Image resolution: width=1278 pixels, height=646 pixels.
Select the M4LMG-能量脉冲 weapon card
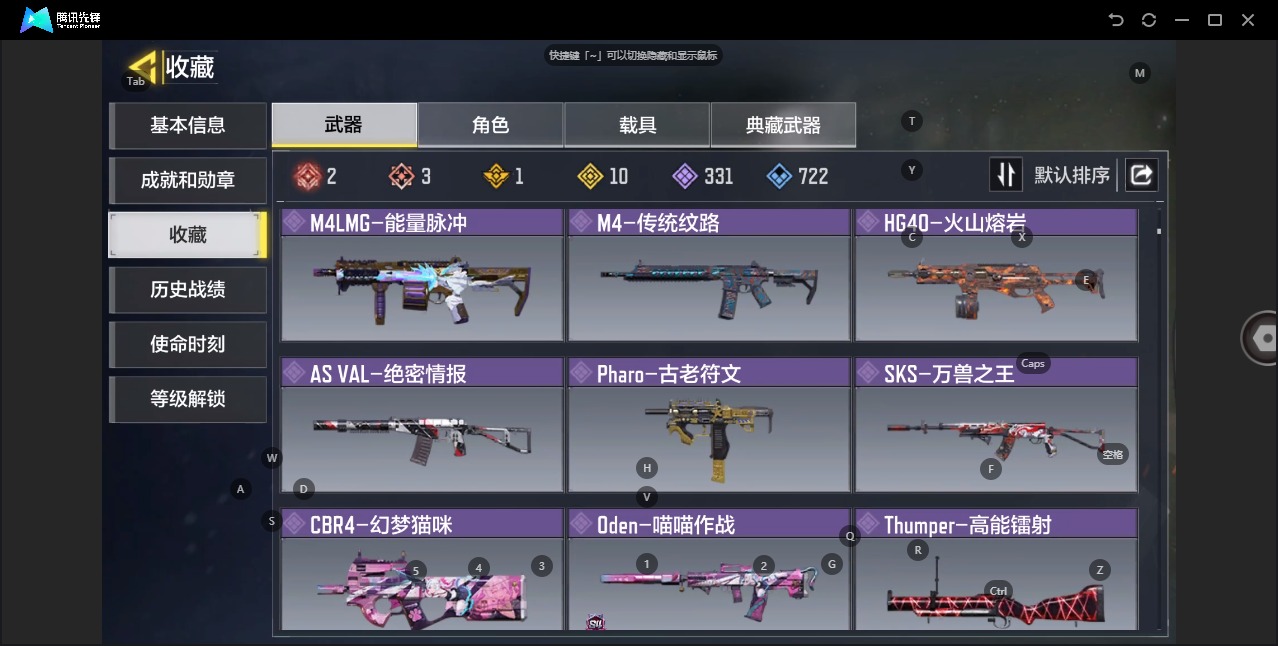point(422,276)
